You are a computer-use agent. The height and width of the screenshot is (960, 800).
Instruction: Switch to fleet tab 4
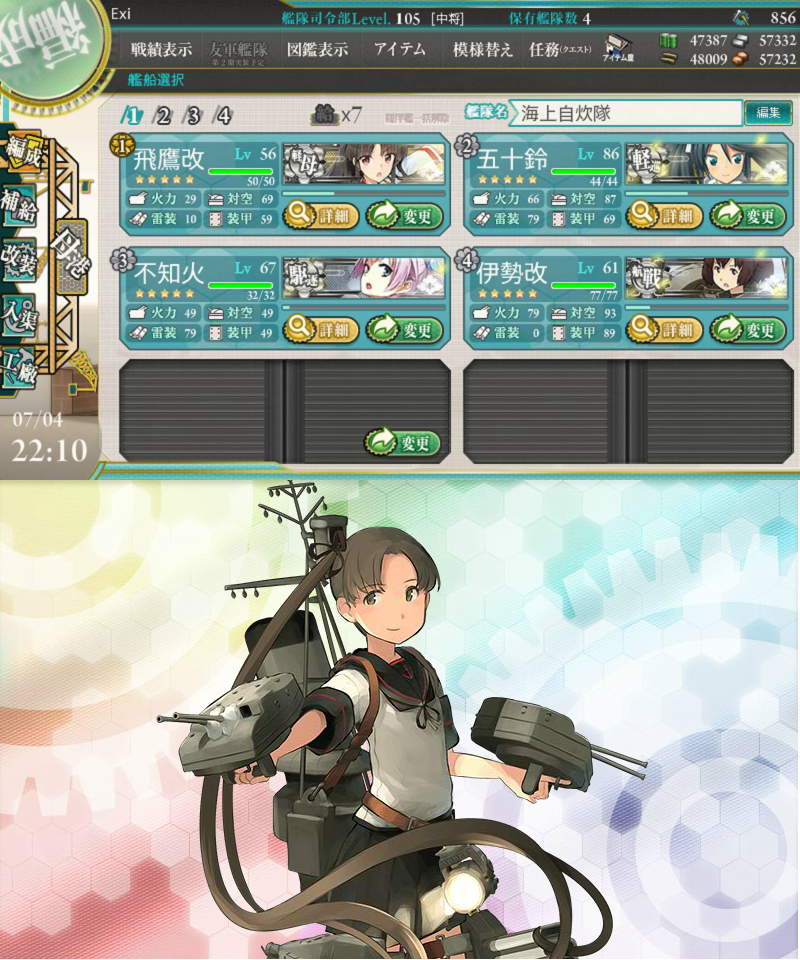click(x=223, y=115)
